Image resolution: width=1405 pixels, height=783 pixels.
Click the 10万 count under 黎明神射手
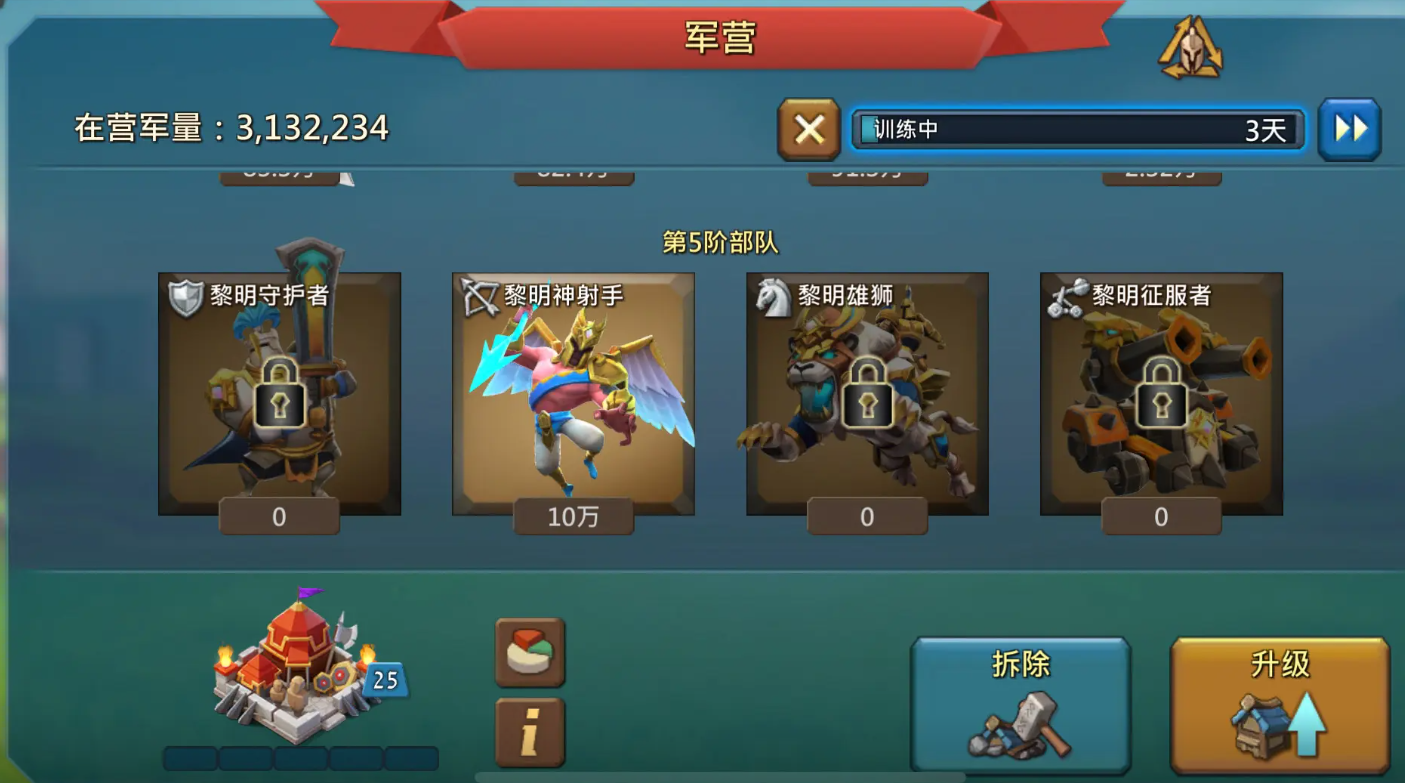574,517
